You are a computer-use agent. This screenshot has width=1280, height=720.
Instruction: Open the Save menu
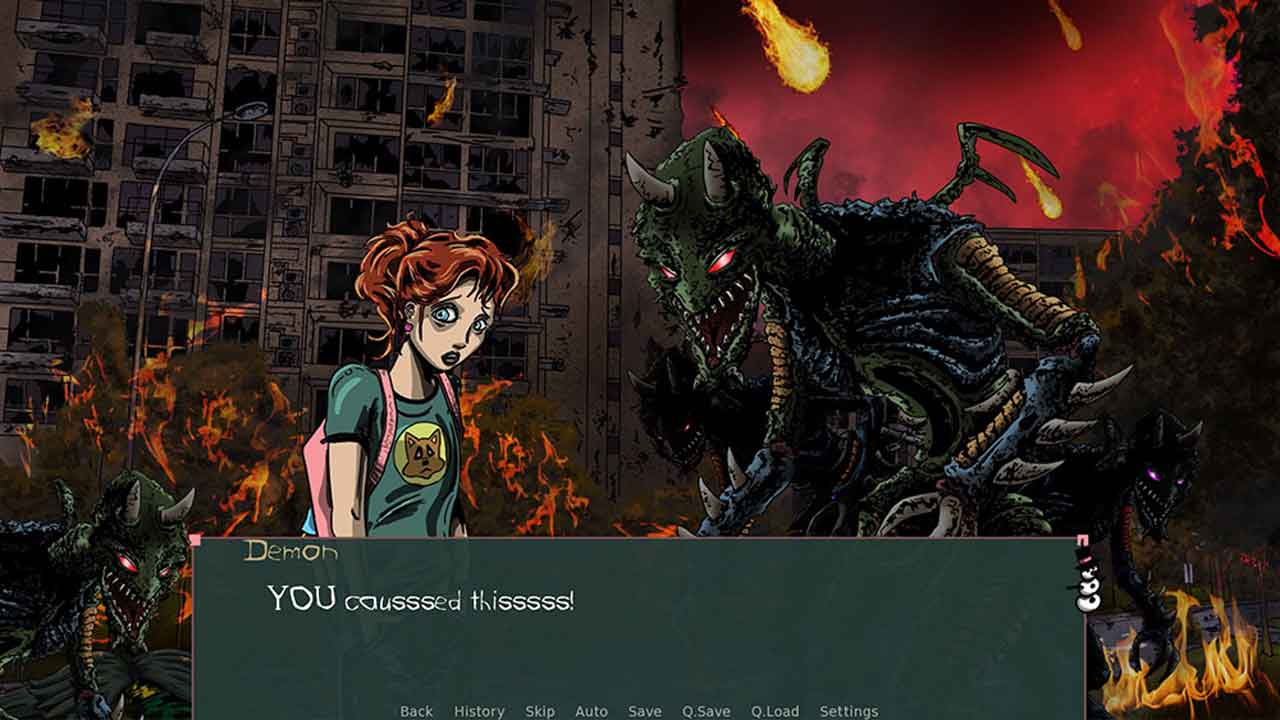click(x=645, y=711)
